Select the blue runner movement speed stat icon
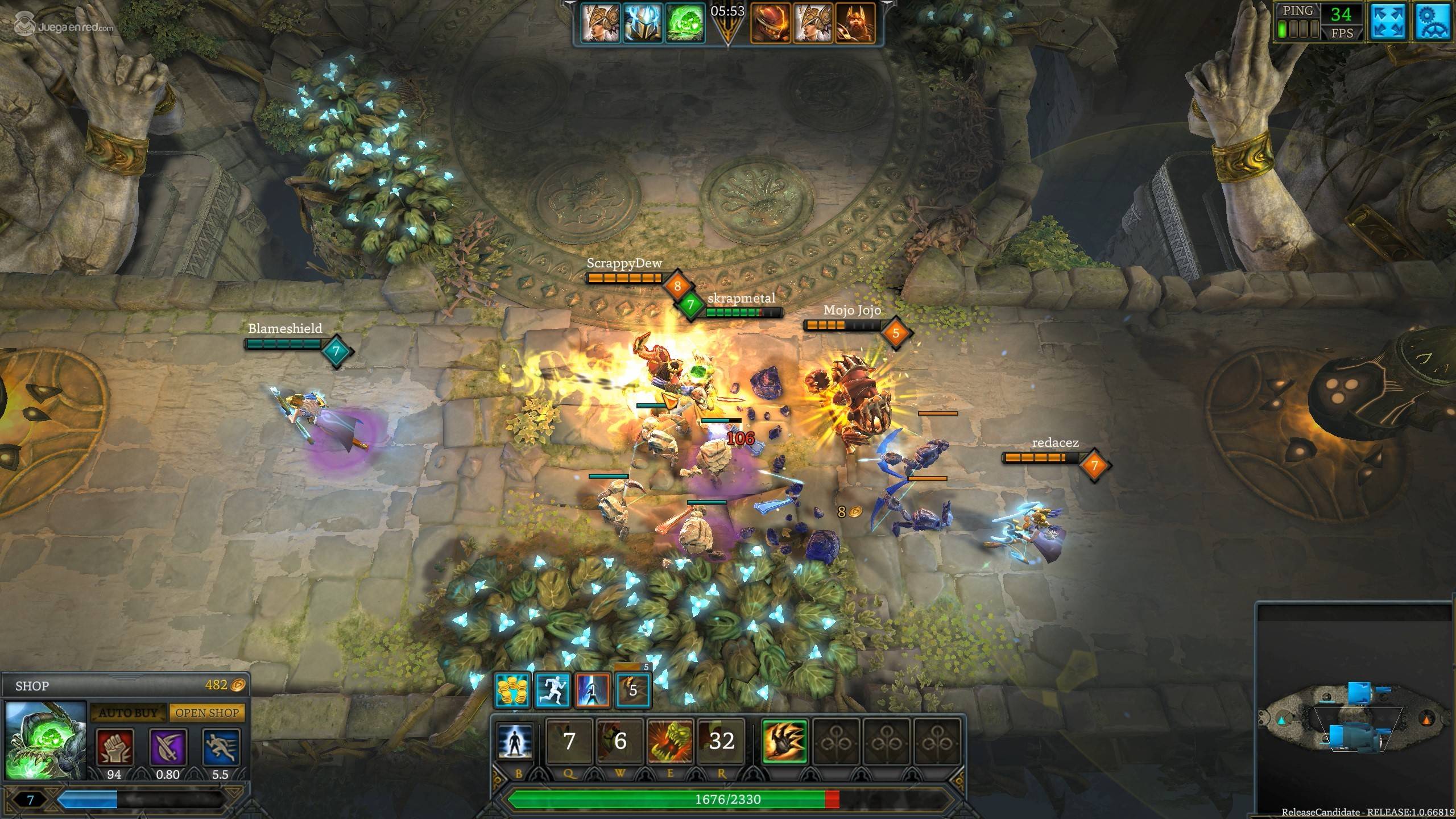This screenshot has height=819, width=1456. coord(221,747)
